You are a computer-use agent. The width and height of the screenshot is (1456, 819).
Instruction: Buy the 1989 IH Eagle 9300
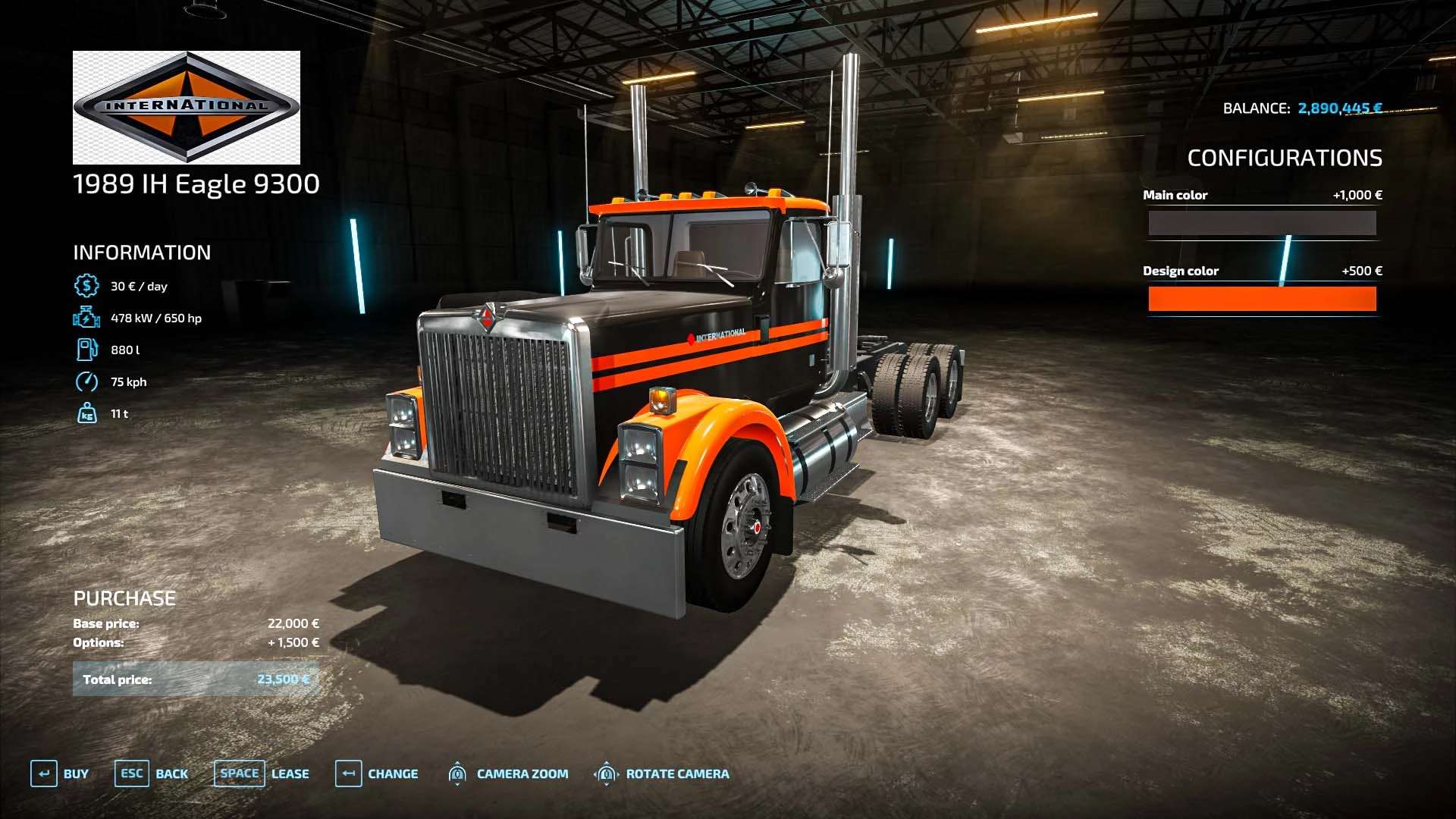[x=60, y=773]
